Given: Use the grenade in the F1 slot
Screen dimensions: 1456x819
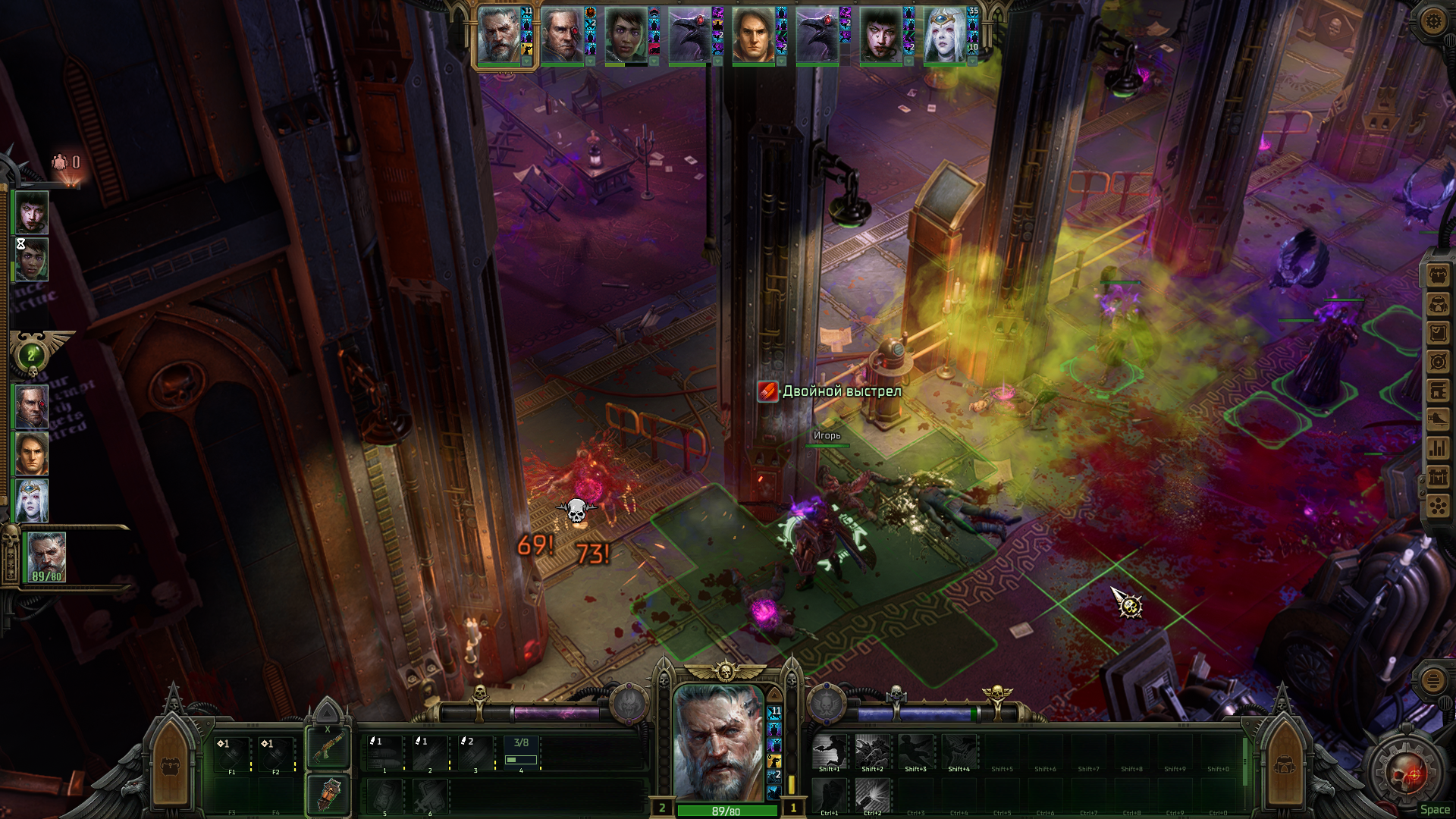Looking at the screenshot, I should click(232, 754).
